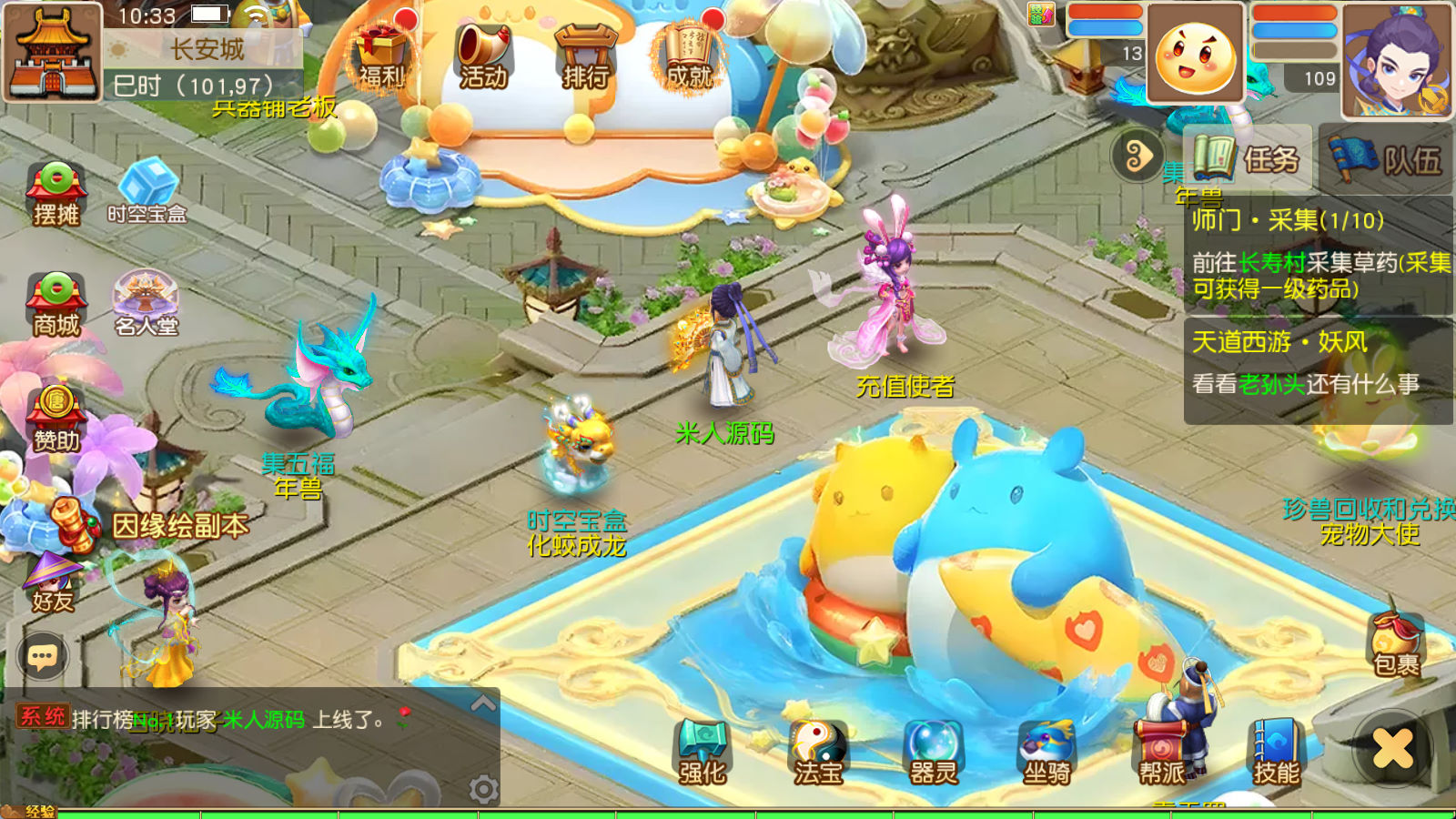
Task: Open the 名人堂 hall of fame
Action: [146, 304]
